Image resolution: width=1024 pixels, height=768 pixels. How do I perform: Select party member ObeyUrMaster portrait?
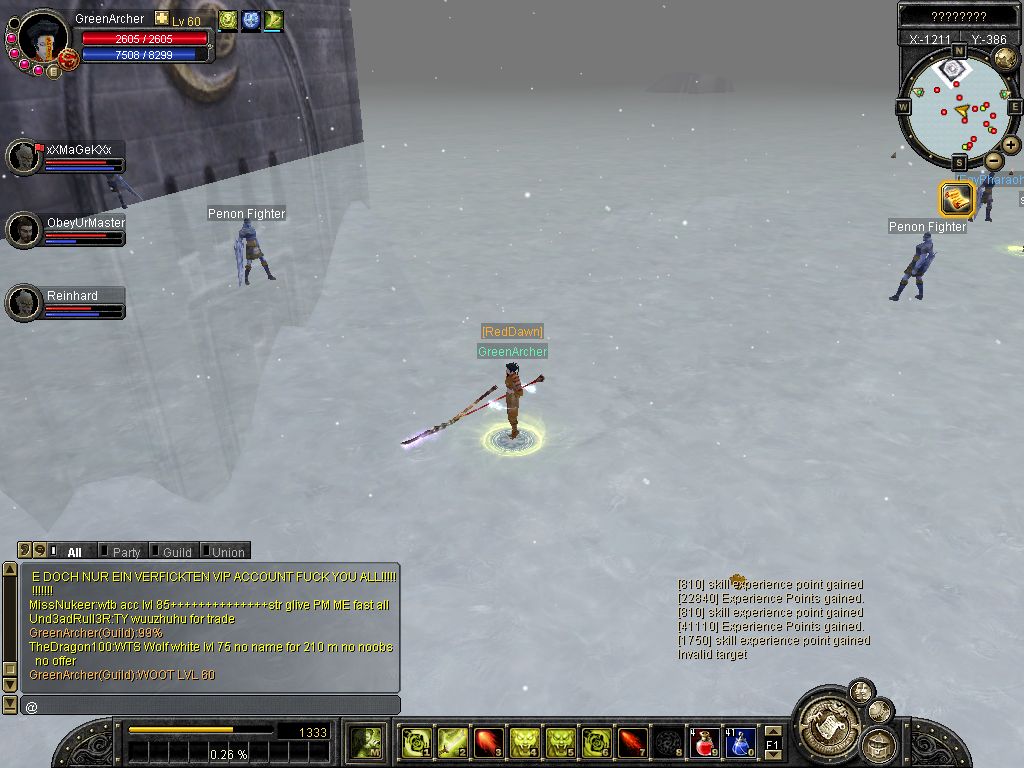click(x=23, y=231)
